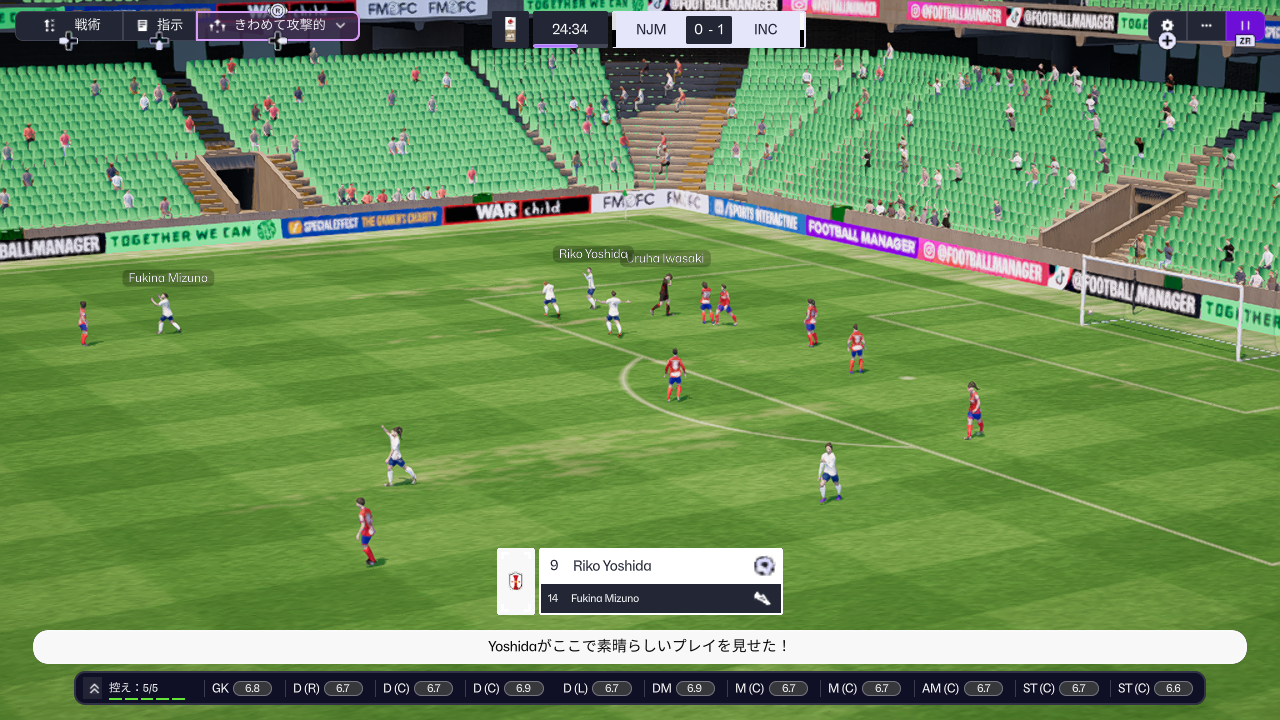This screenshot has width=1280, height=720.
Task: Select the team crest icon on the substitution card
Action: coord(516,580)
